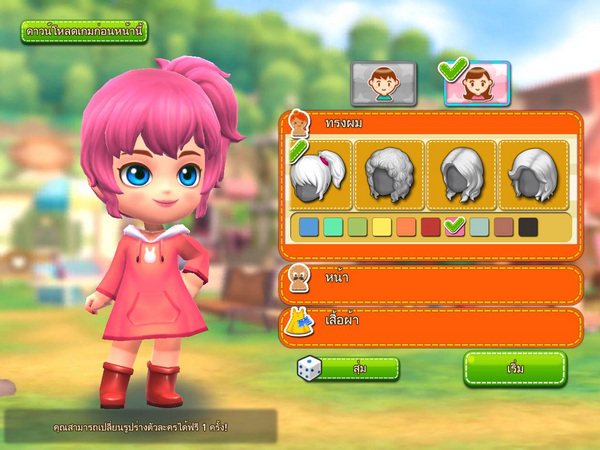The image size is (600, 450).
Task: Select the male character option
Action: tap(384, 83)
